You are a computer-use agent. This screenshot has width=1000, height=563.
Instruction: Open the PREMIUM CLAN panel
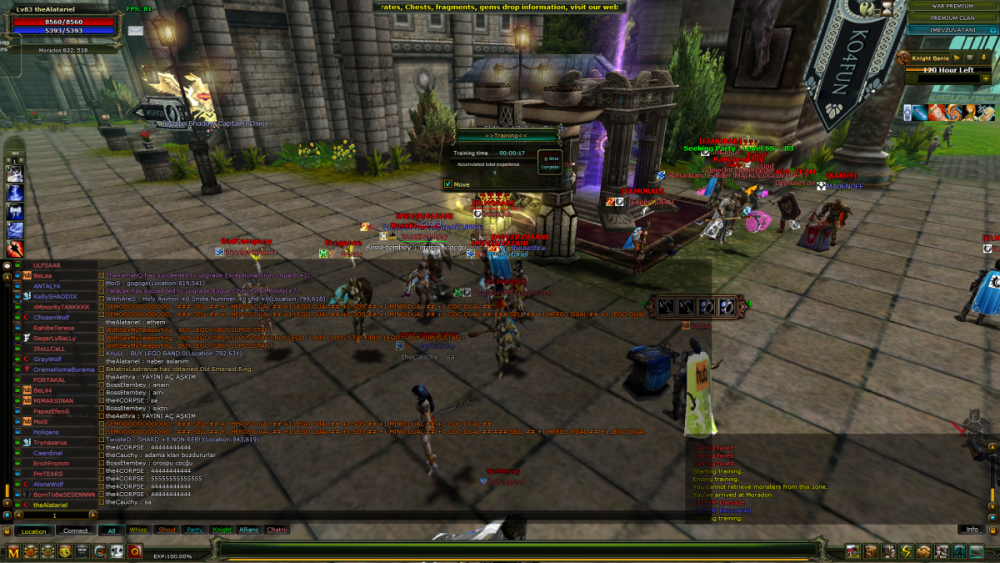click(x=951, y=18)
